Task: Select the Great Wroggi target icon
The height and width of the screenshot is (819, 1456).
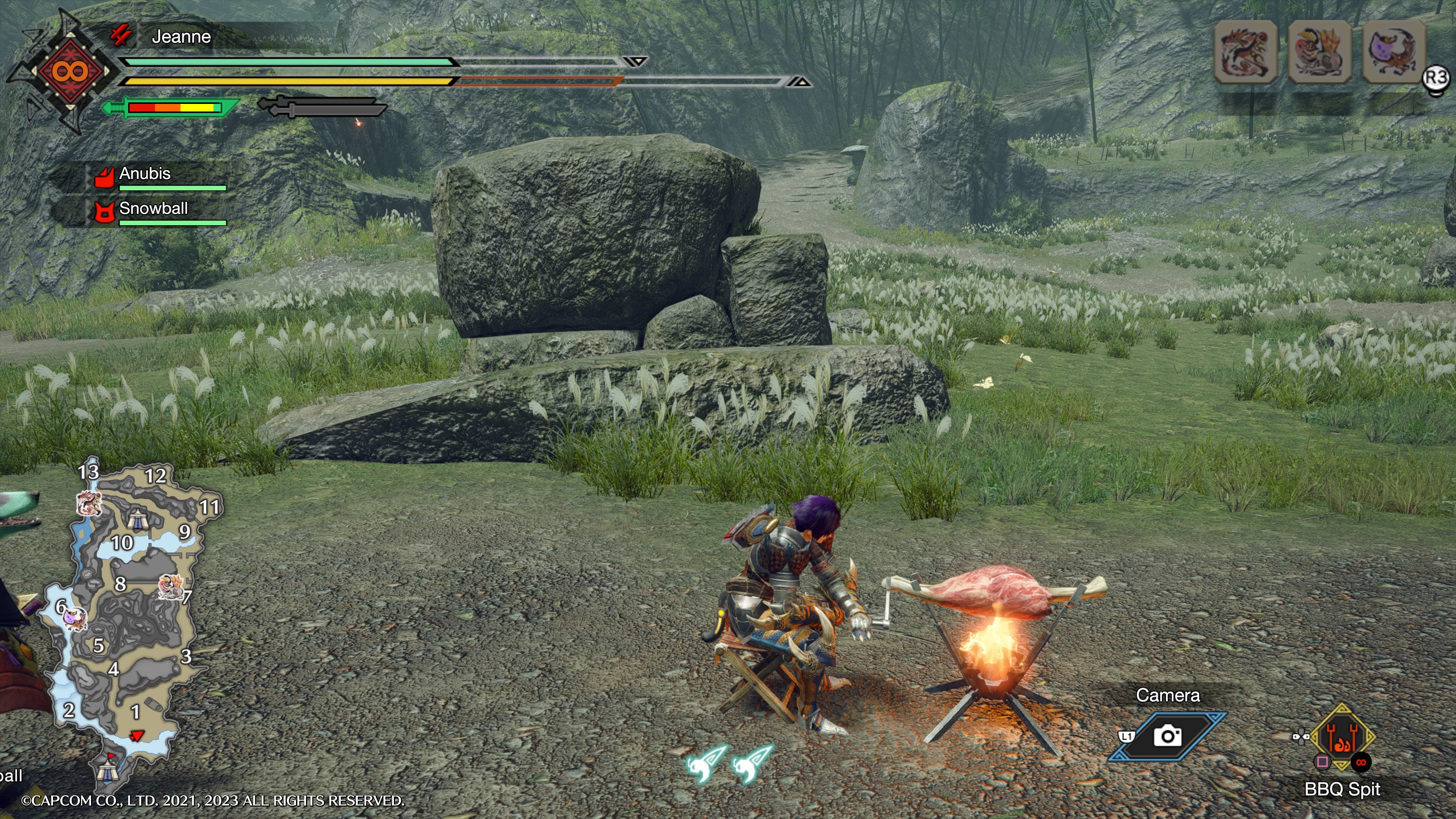Action: click(x=1393, y=52)
